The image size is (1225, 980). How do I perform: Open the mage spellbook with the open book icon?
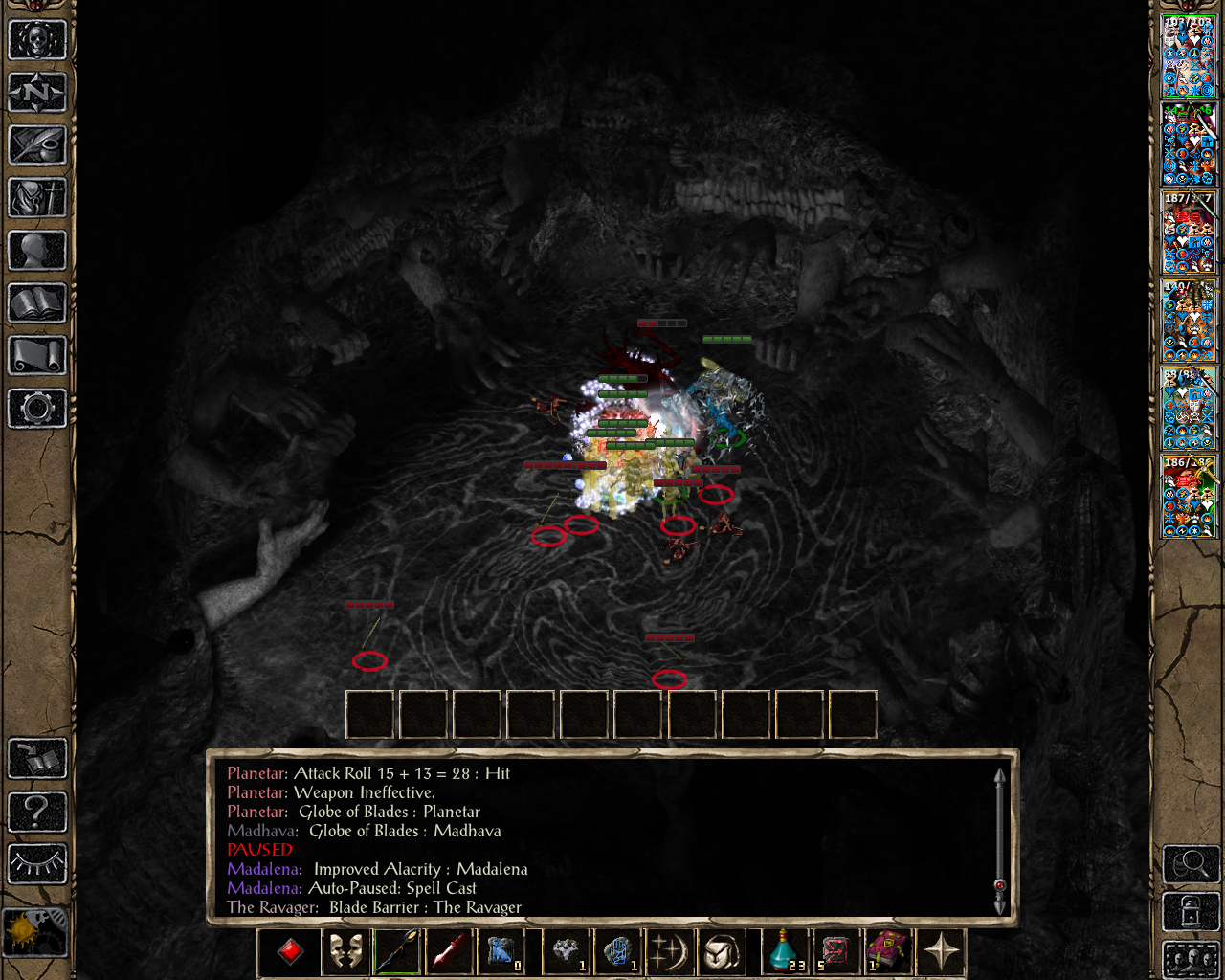(37, 303)
